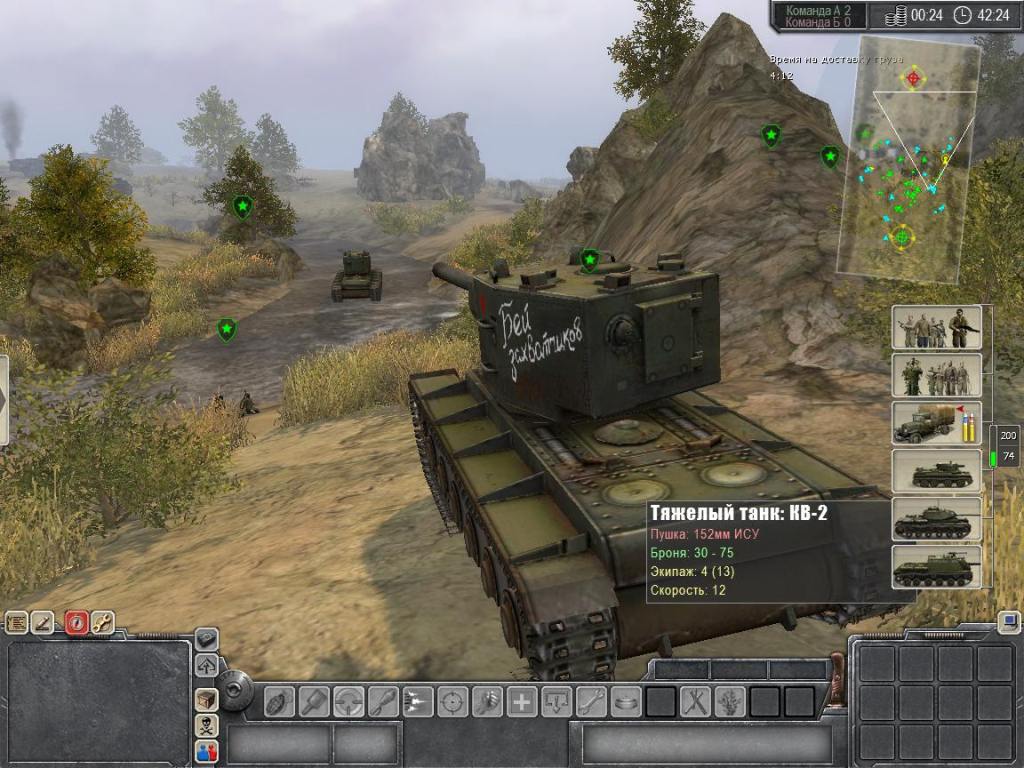Viewport: 1024px width, 768px height.
Task: Select the crosshair target command
Action: (x=452, y=701)
